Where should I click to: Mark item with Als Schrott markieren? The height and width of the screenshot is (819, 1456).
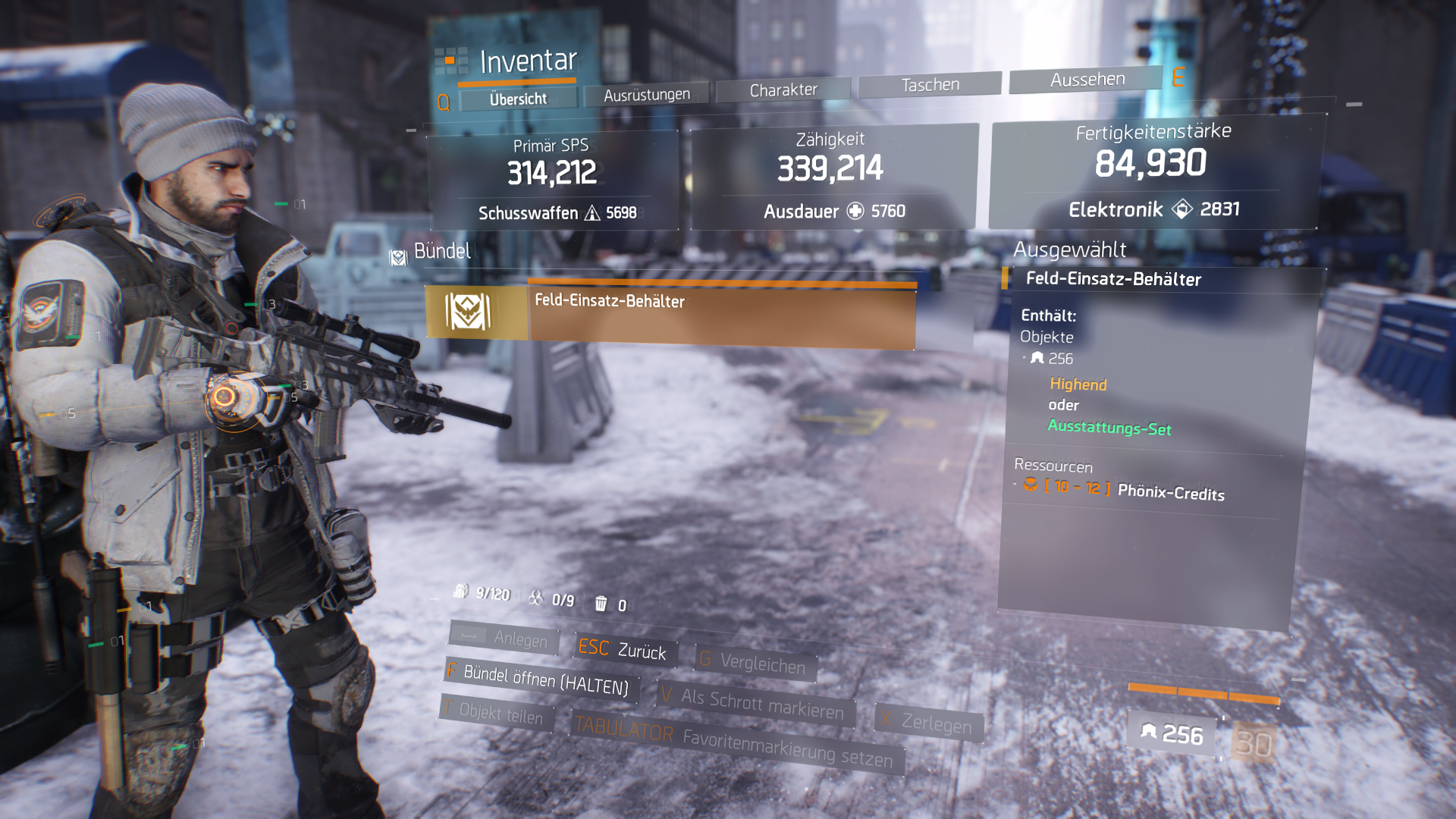[x=756, y=703]
